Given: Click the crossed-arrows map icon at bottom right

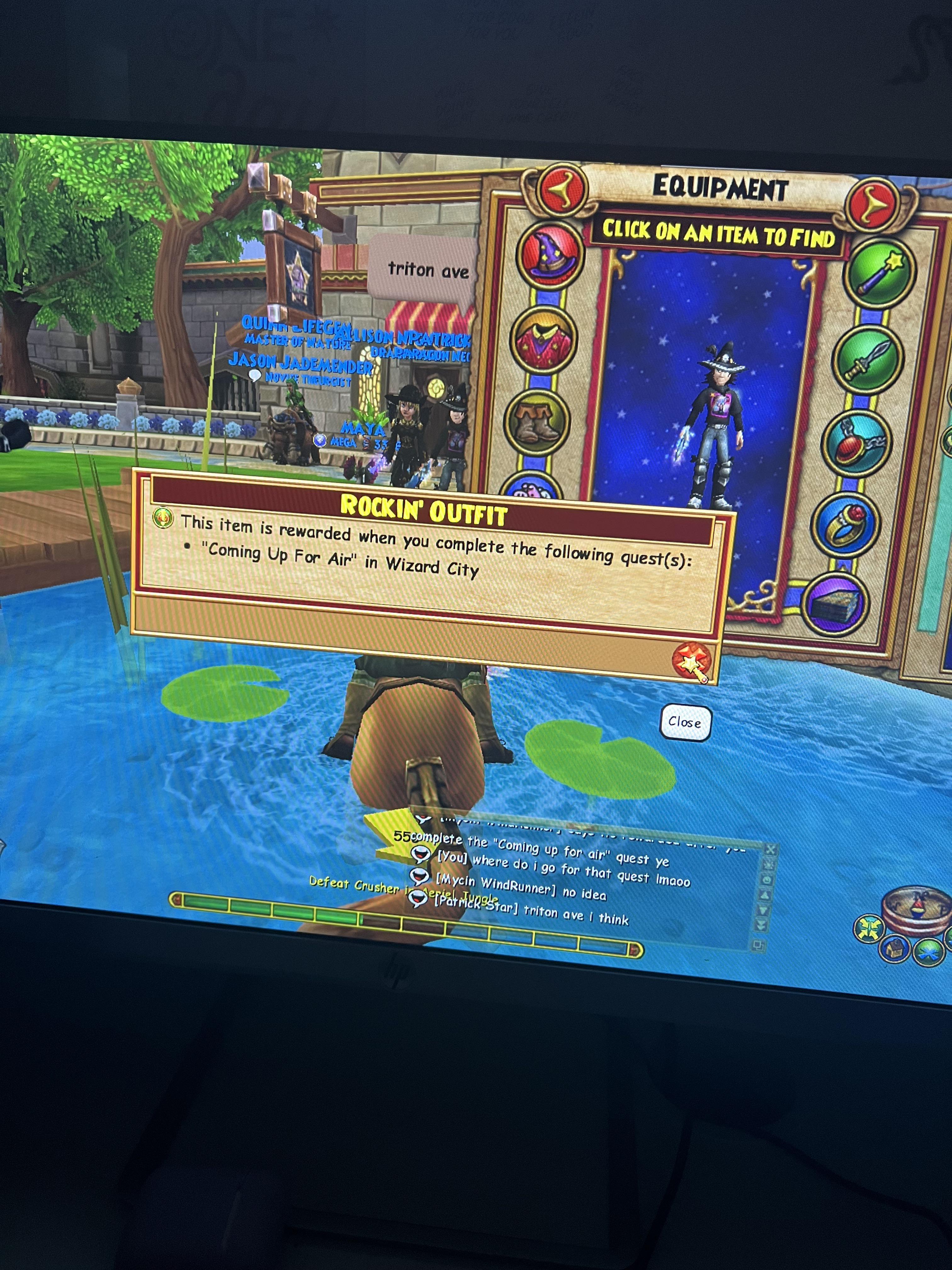Looking at the screenshot, I should pyautogui.click(x=870, y=928).
